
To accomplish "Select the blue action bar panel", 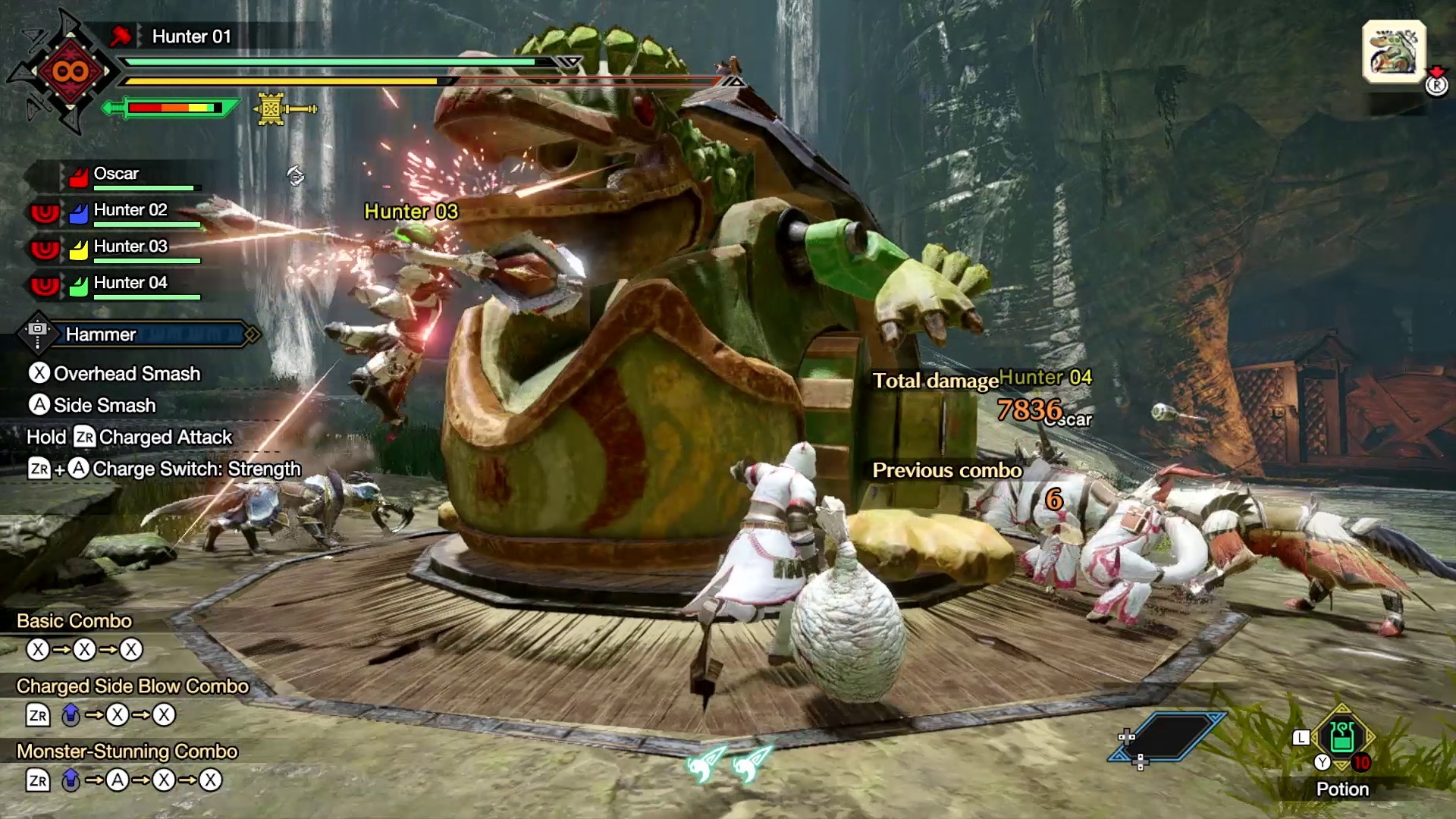I will [x=1169, y=736].
